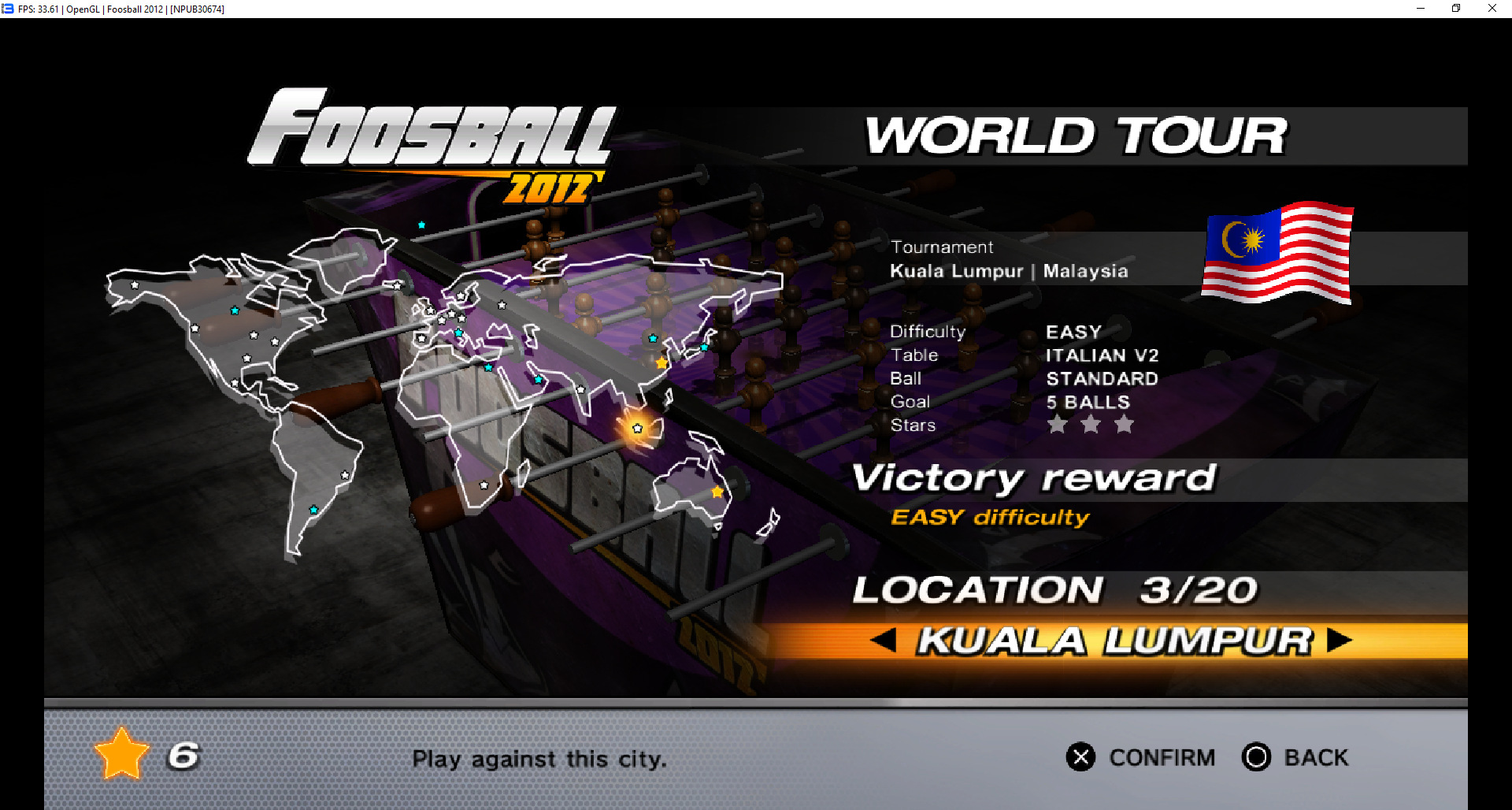Choose the gold star marker in Australia

tap(717, 492)
